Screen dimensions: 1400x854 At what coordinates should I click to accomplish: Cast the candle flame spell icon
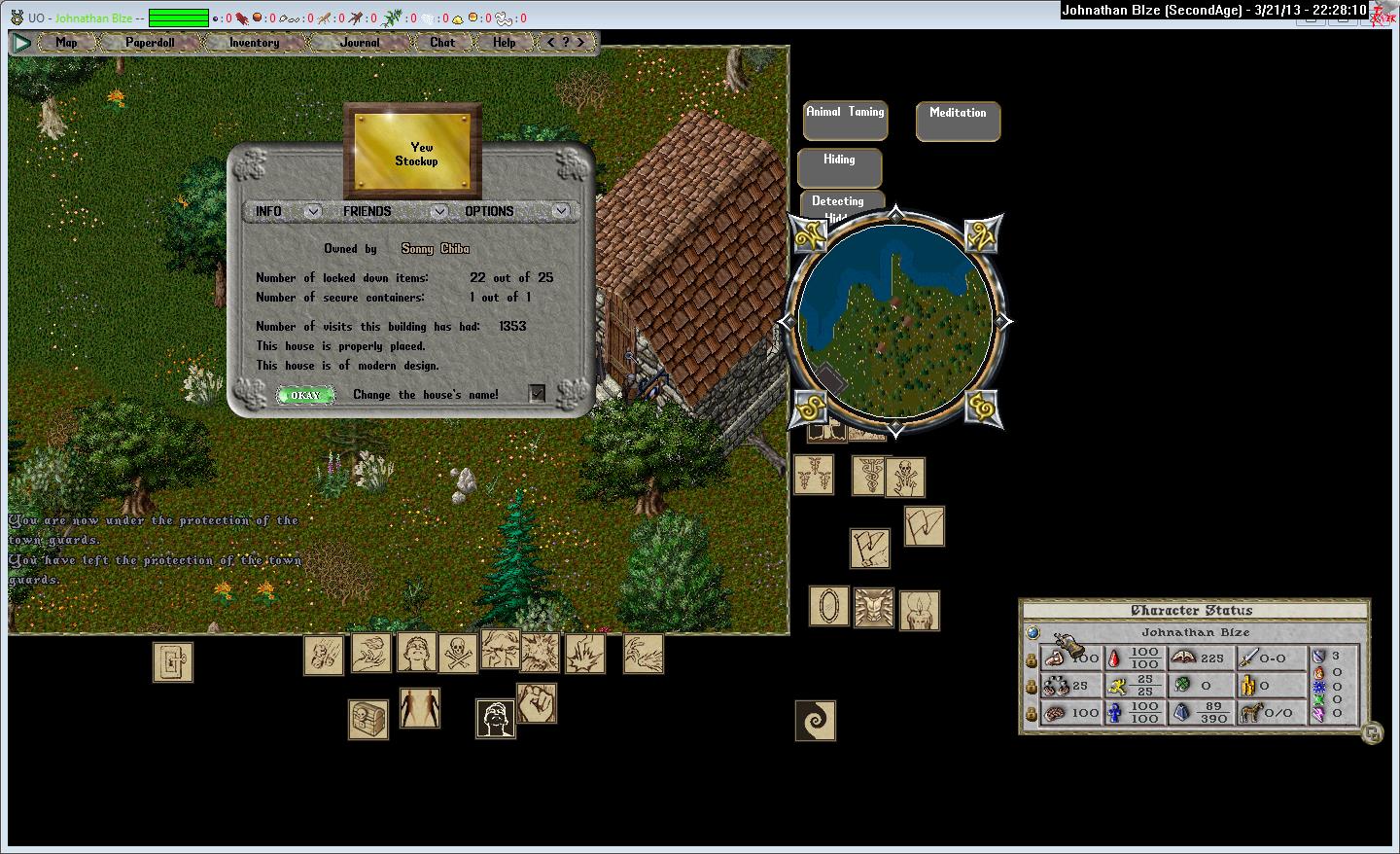coord(919,611)
